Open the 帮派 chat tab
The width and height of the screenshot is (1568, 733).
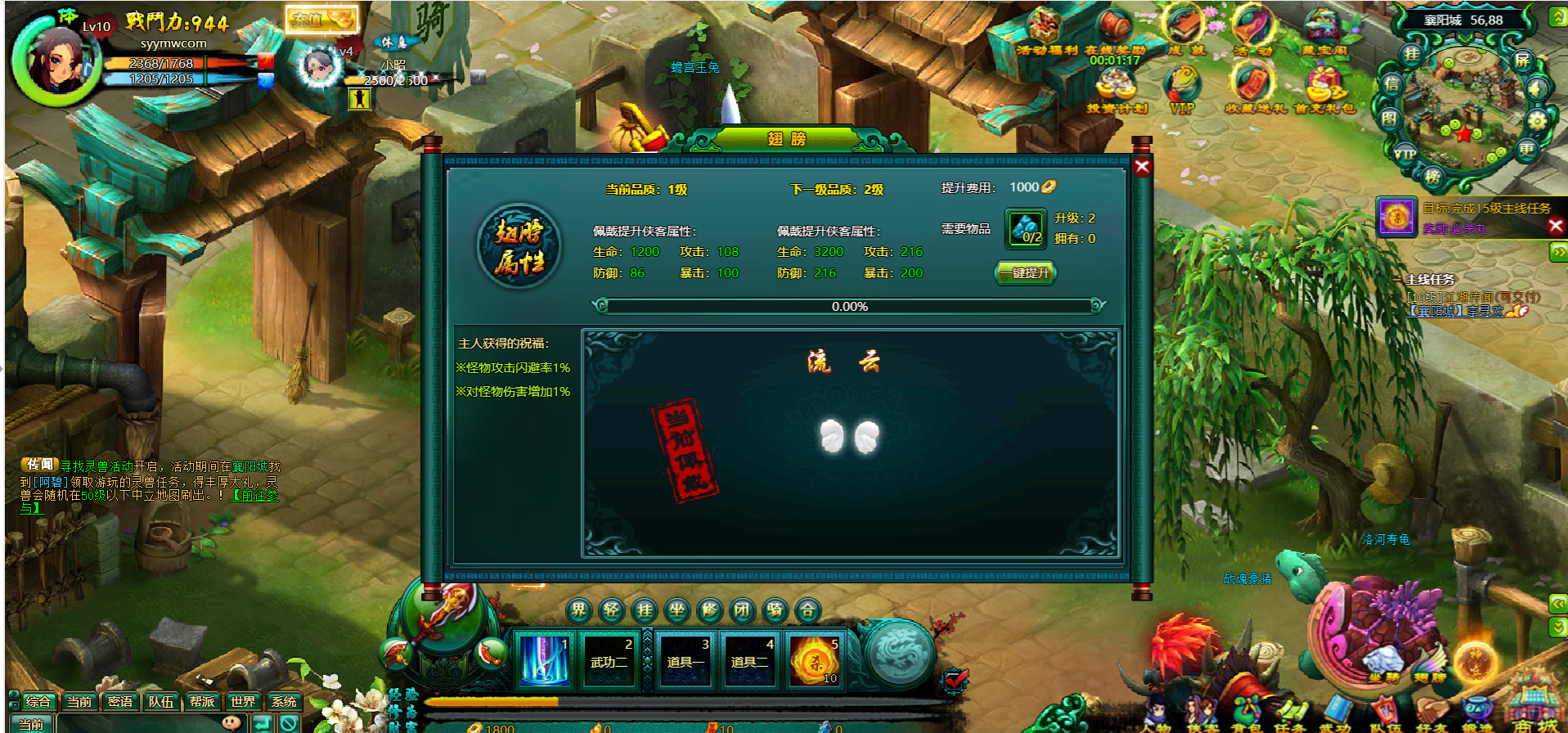coord(202,701)
